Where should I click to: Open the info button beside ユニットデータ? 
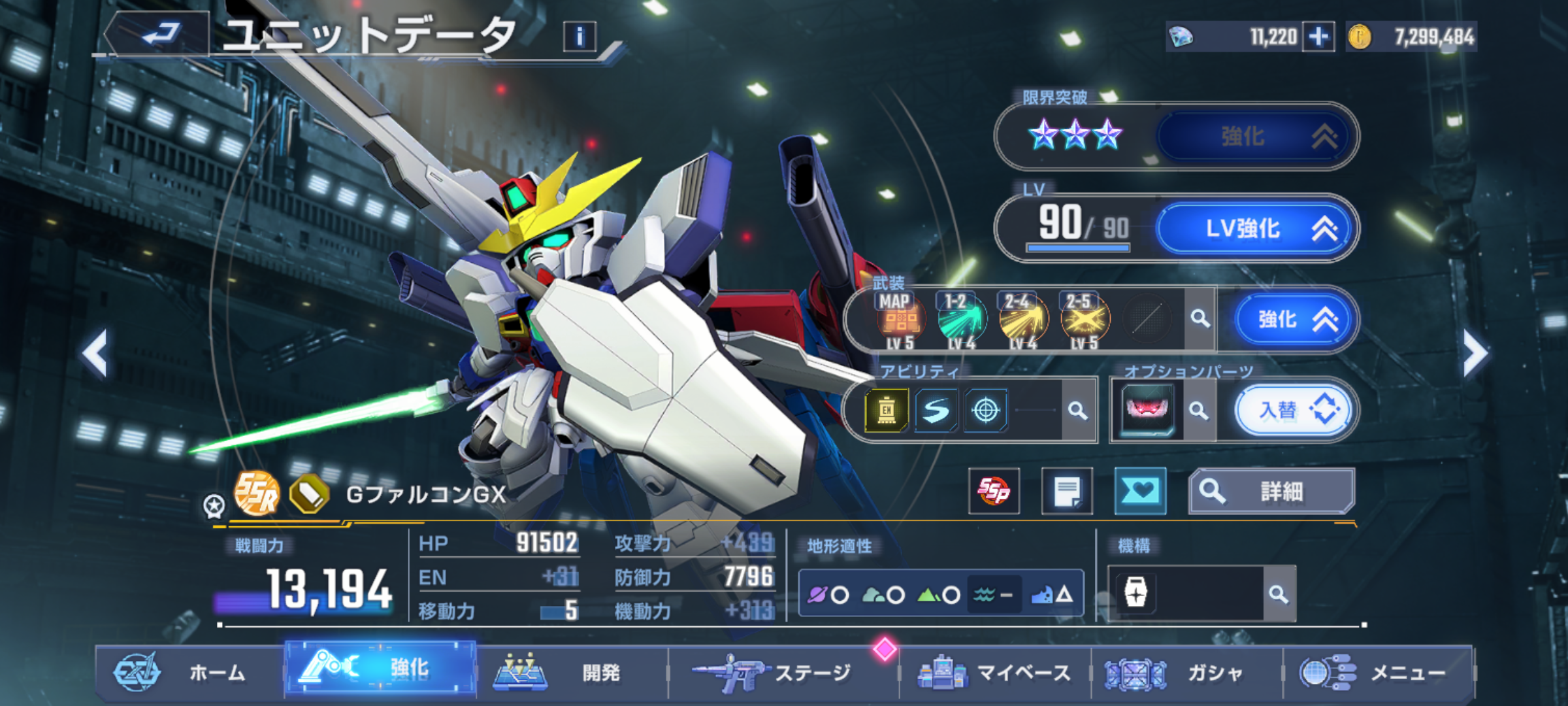tap(580, 37)
